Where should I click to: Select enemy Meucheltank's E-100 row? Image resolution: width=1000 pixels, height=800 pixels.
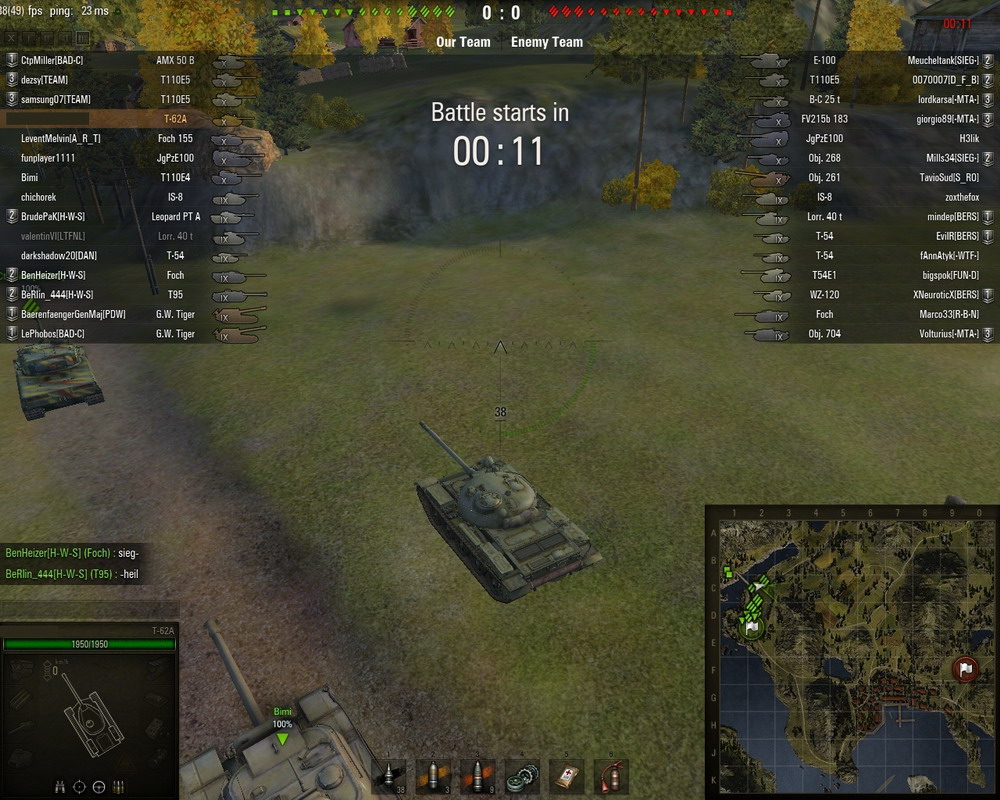(880, 61)
